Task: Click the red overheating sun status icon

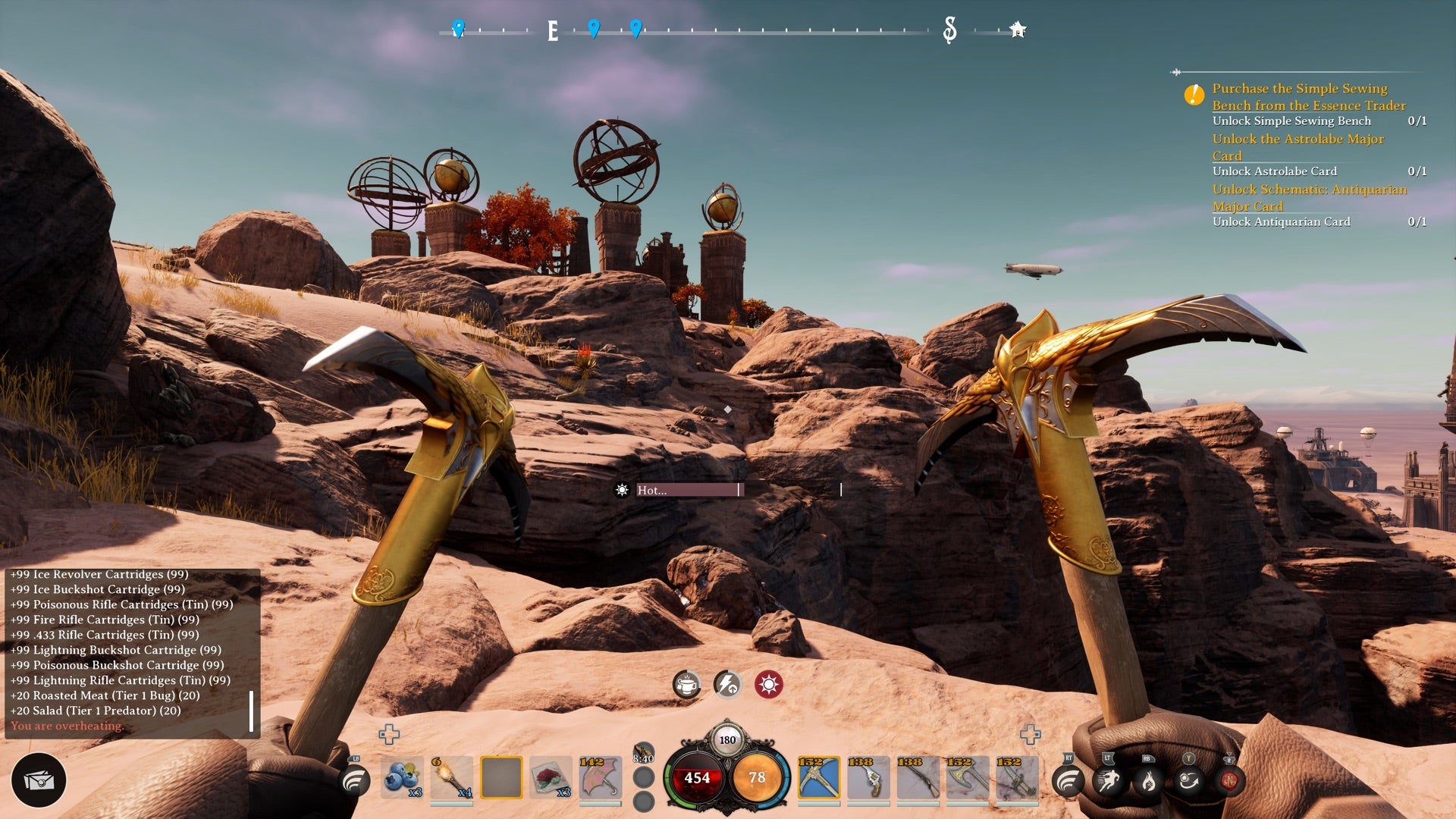Action: point(768,685)
